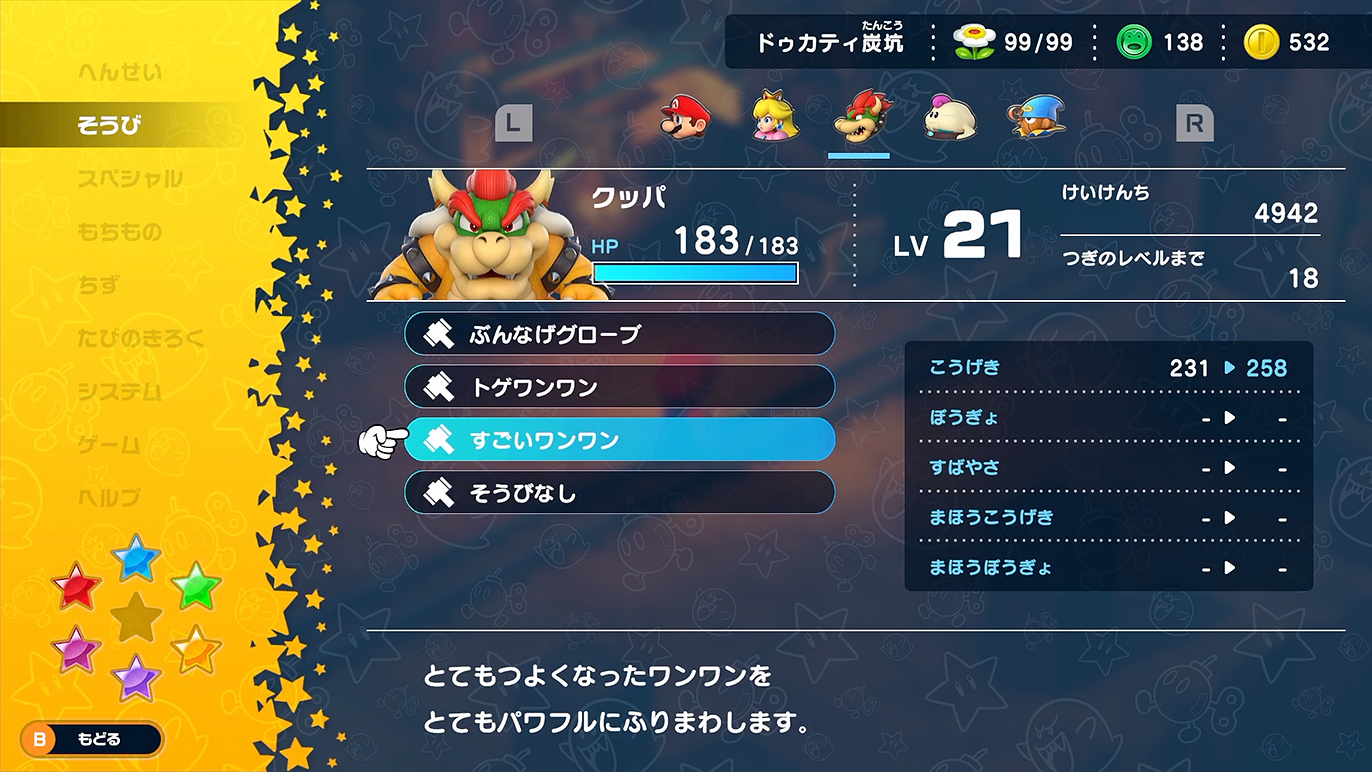Image resolution: width=1372 pixels, height=772 pixels.
Task: Click Bowser's HP bar
Action: click(x=694, y=272)
